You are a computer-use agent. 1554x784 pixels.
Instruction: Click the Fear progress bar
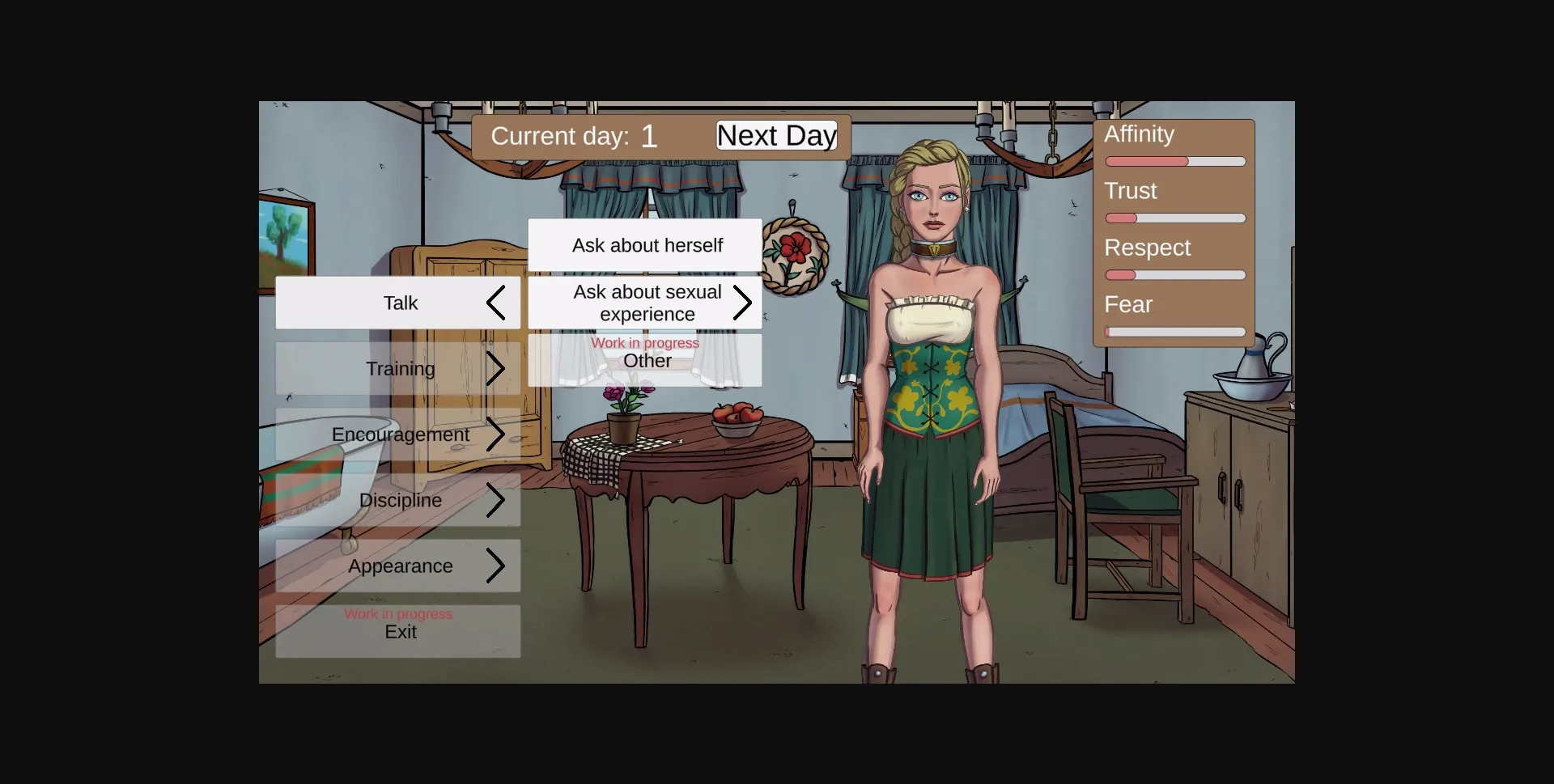point(1175,332)
